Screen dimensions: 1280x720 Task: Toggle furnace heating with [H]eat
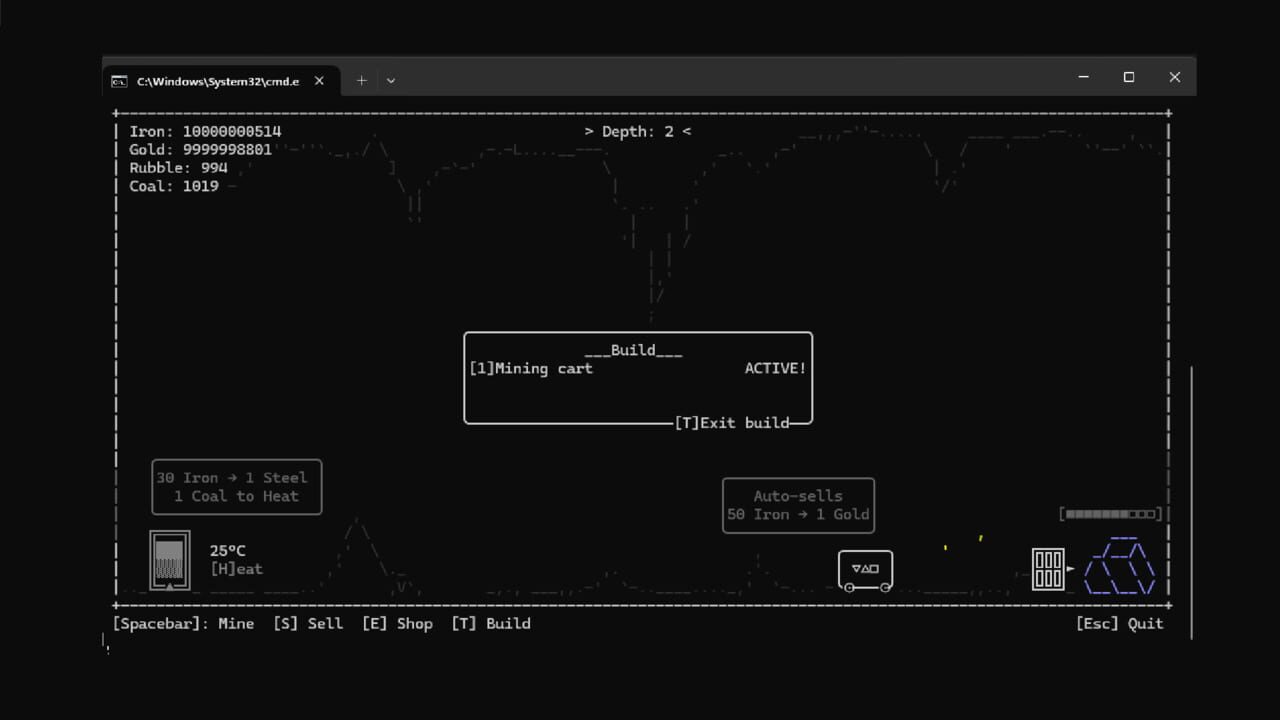[236, 569]
